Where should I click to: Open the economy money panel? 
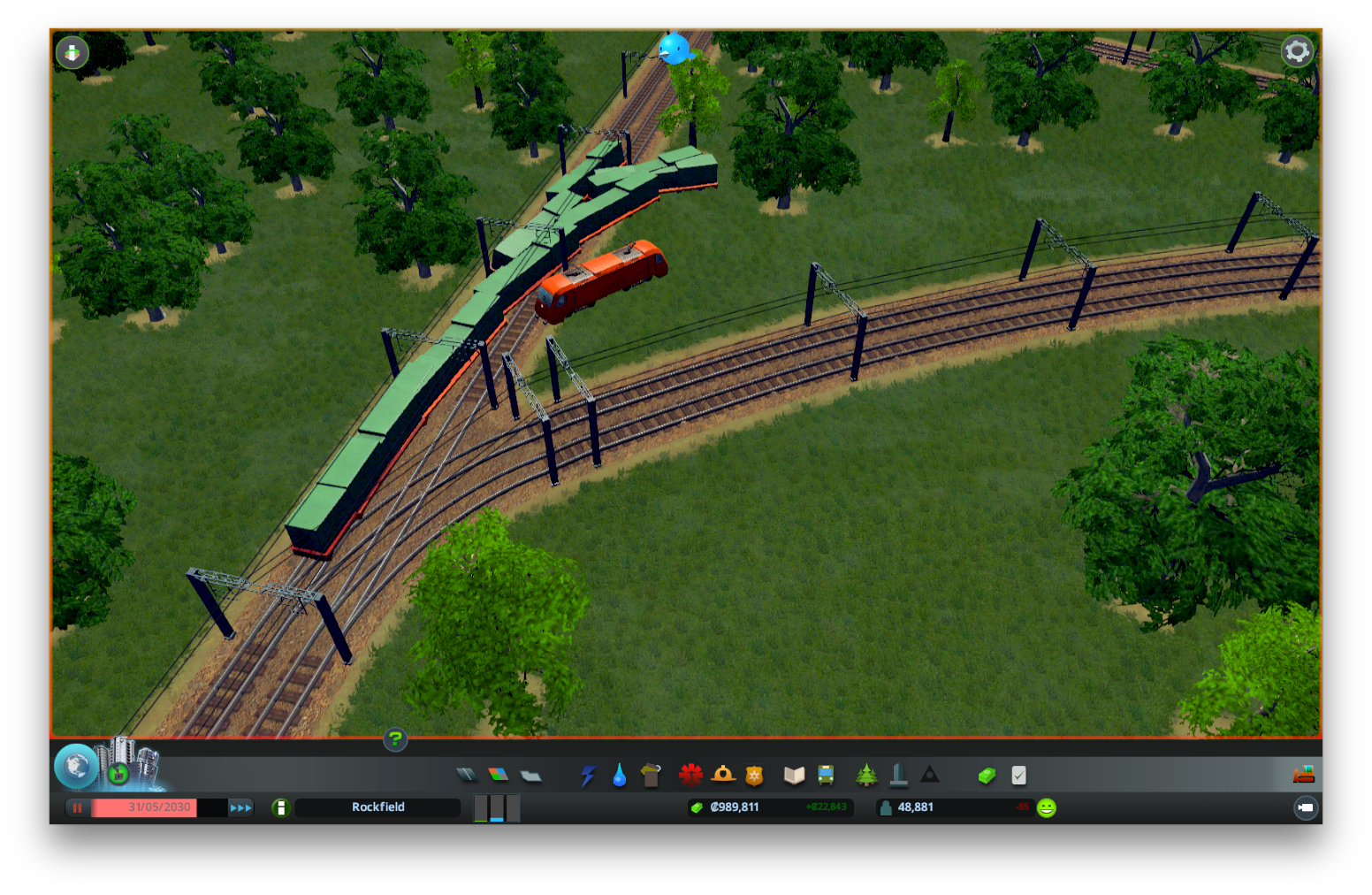(x=987, y=776)
